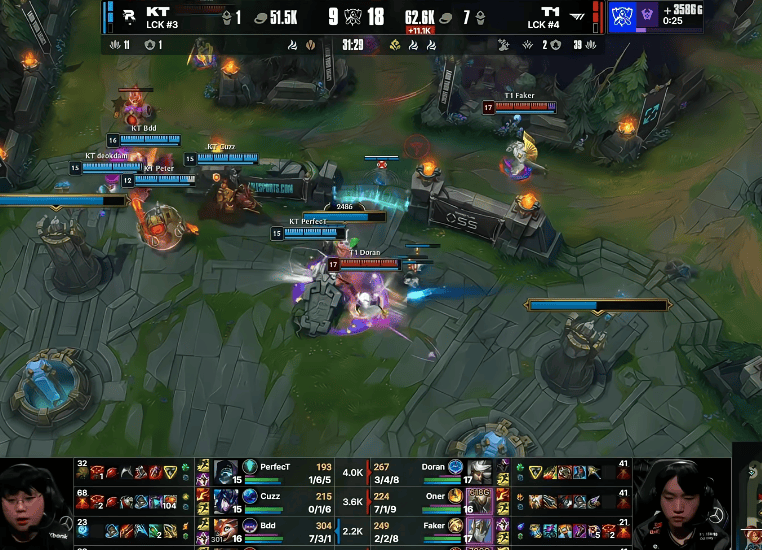Select Faker's champion portrait in the scoreboard

point(481,529)
